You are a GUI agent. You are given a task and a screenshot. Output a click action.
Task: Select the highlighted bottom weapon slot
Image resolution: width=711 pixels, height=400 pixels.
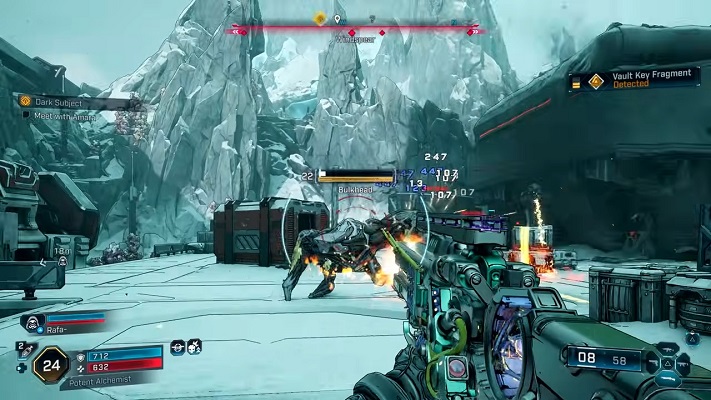(x=667, y=378)
